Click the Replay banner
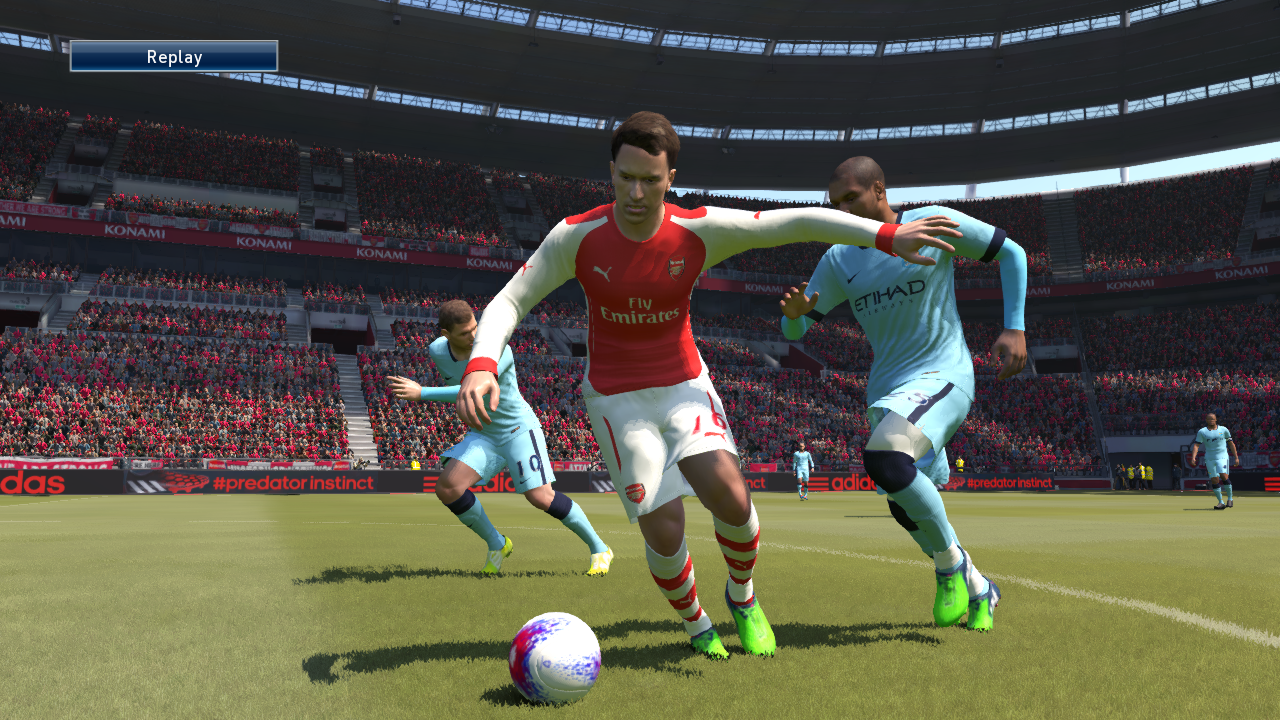Image resolution: width=1280 pixels, height=720 pixels. pyautogui.click(x=175, y=57)
